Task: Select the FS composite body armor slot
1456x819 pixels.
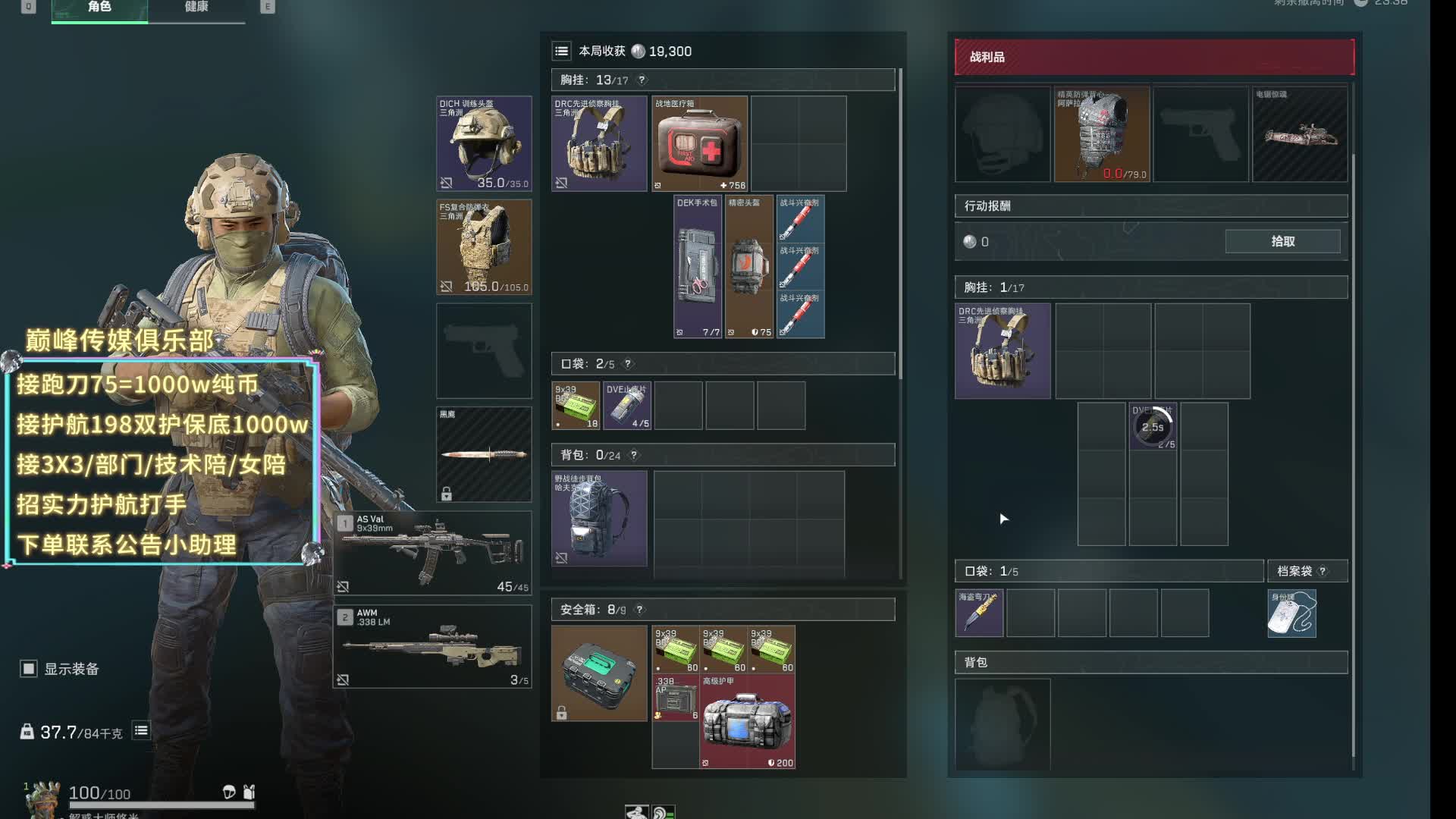Action: pos(484,247)
